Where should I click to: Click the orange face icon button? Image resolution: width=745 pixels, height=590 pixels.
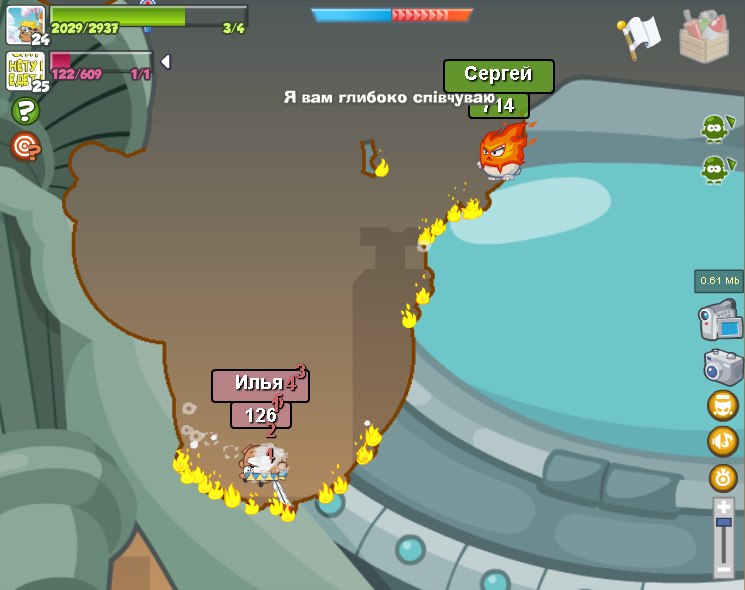[723, 404]
